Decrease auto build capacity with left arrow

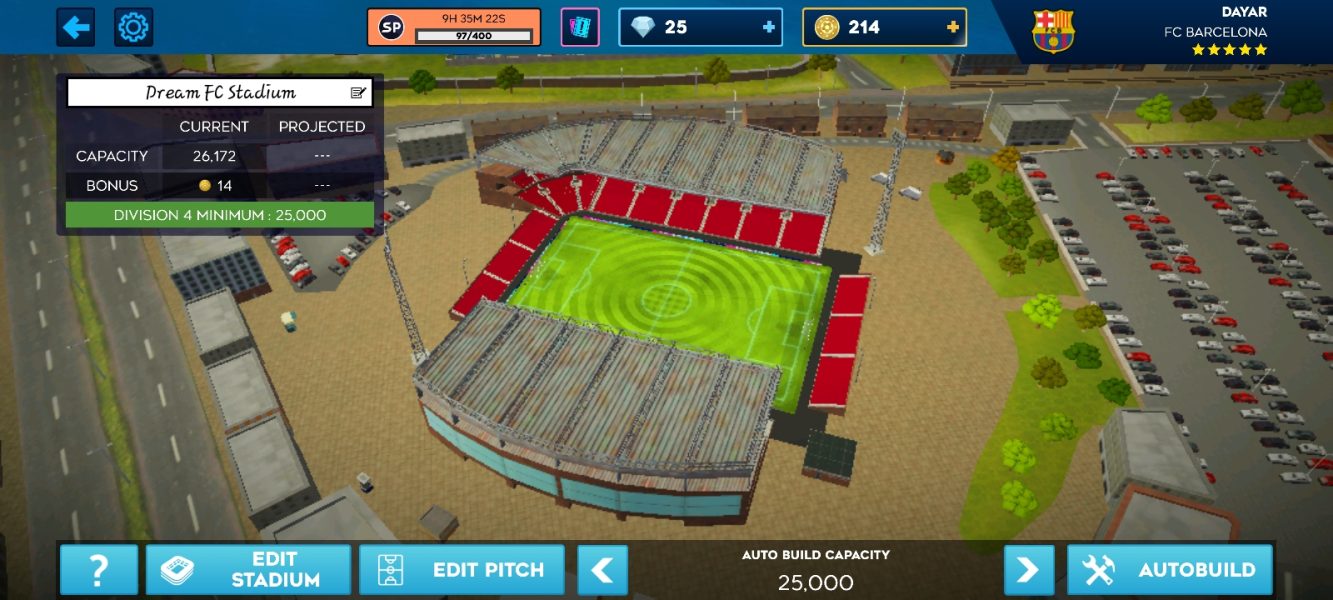(602, 570)
